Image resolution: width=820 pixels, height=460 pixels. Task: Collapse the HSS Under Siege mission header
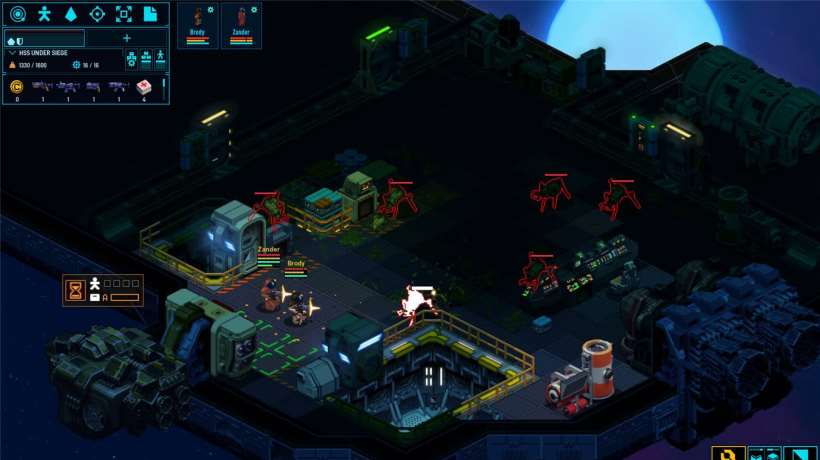click(12, 52)
